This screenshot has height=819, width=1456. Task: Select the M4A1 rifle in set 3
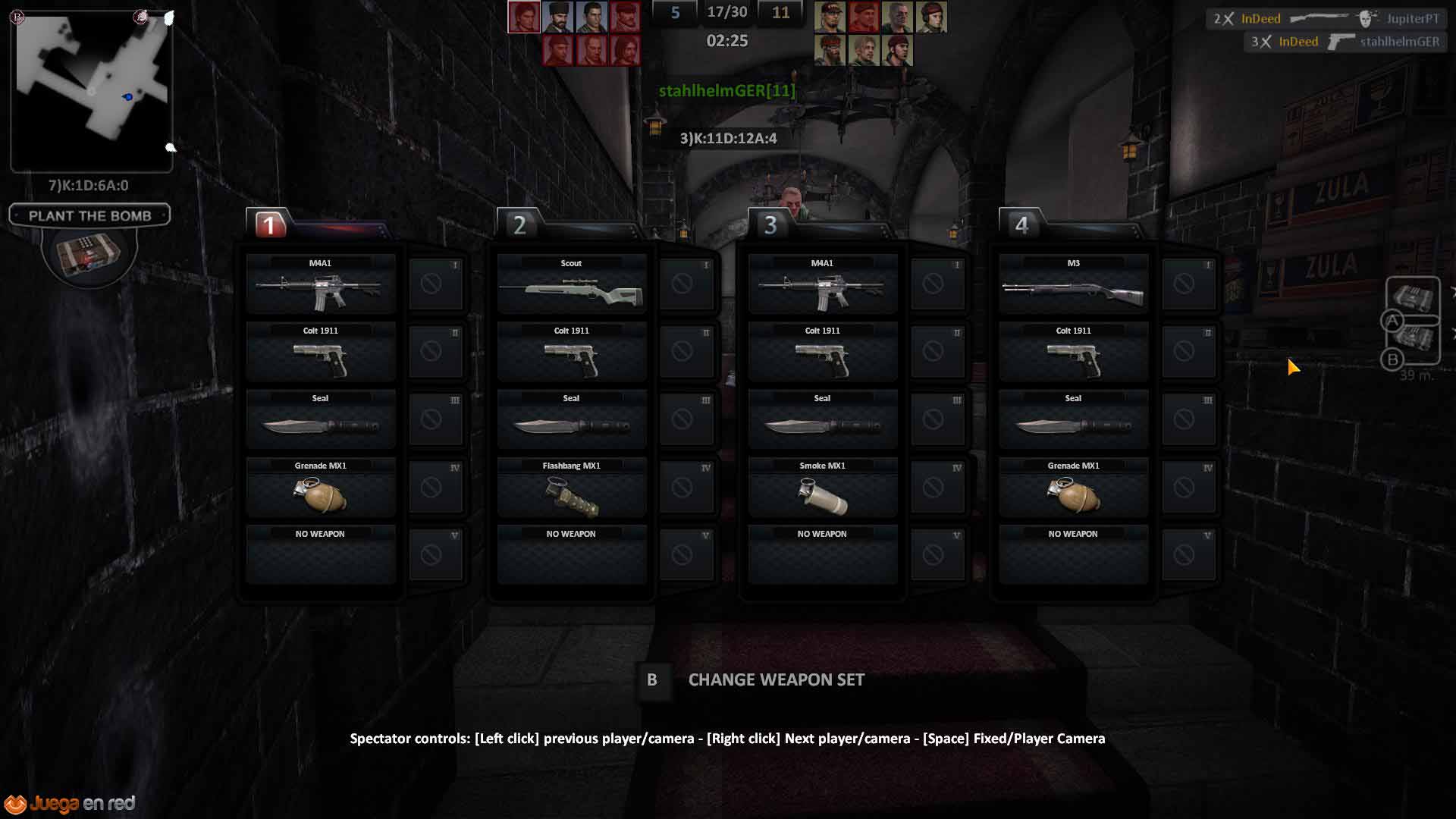click(822, 284)
